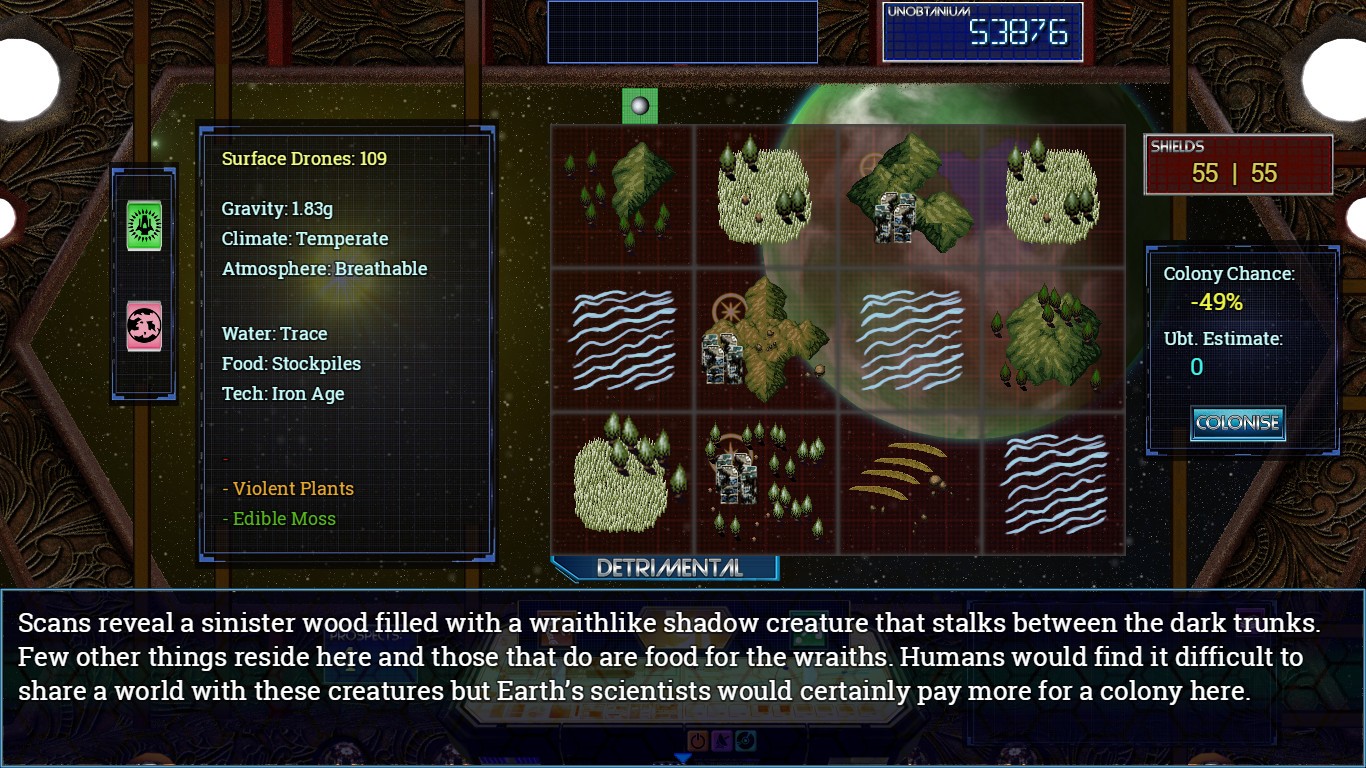
Task: Click the Violent Plants trait label
Action: 287,488
